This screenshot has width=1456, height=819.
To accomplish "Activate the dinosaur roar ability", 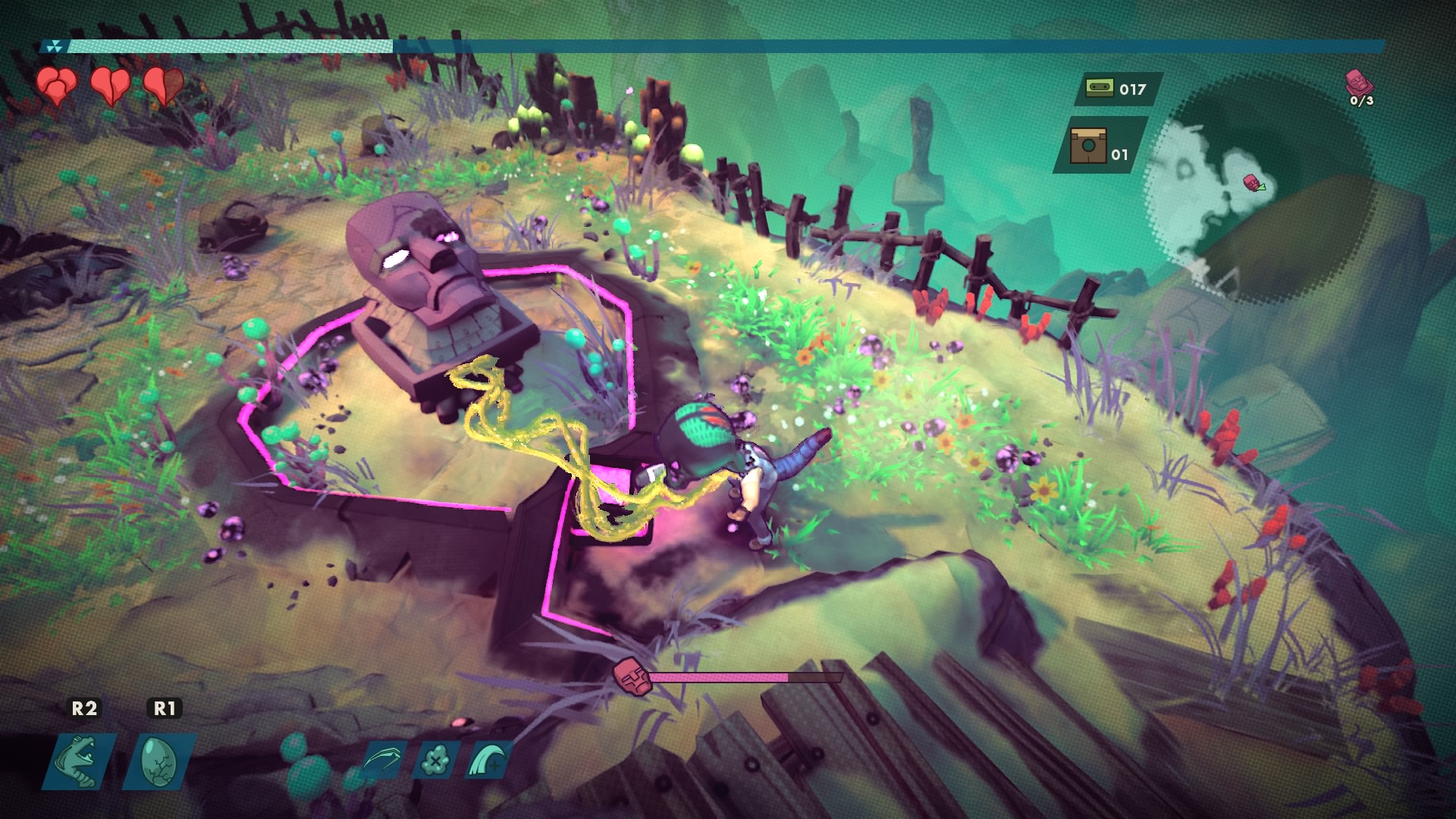I will click(x=81, y=760).
